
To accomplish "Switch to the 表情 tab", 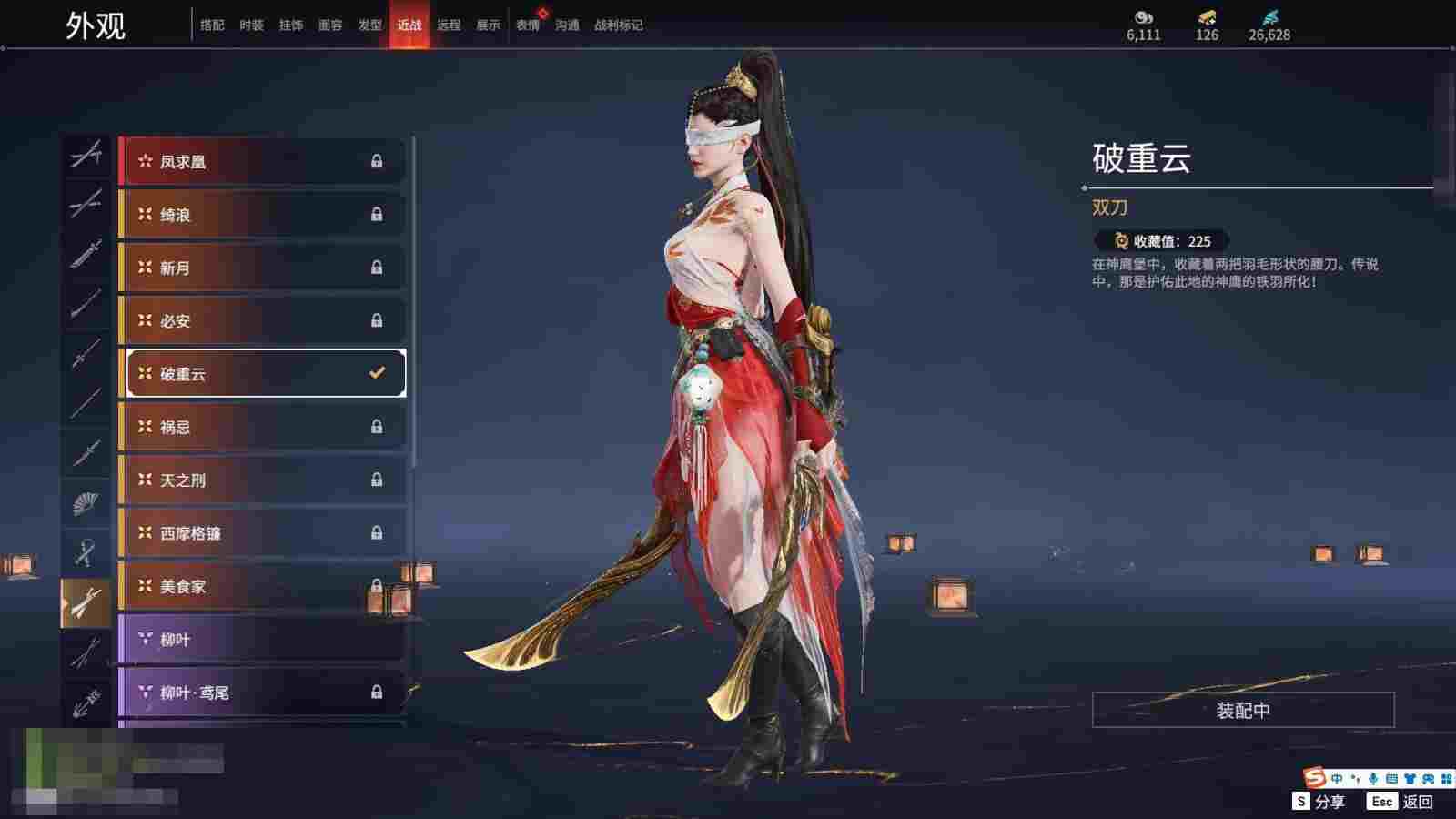I will tap(528, 25).
